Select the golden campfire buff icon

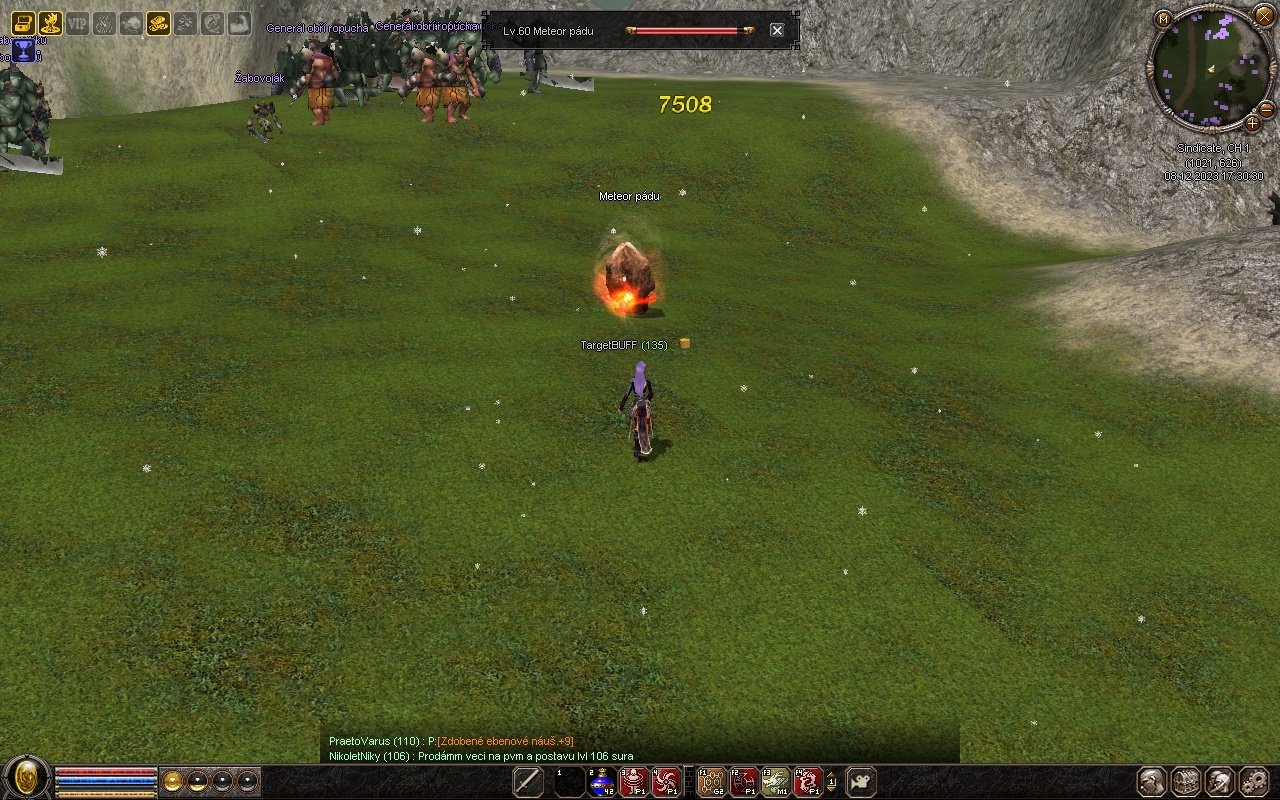(x=50, y=23)
